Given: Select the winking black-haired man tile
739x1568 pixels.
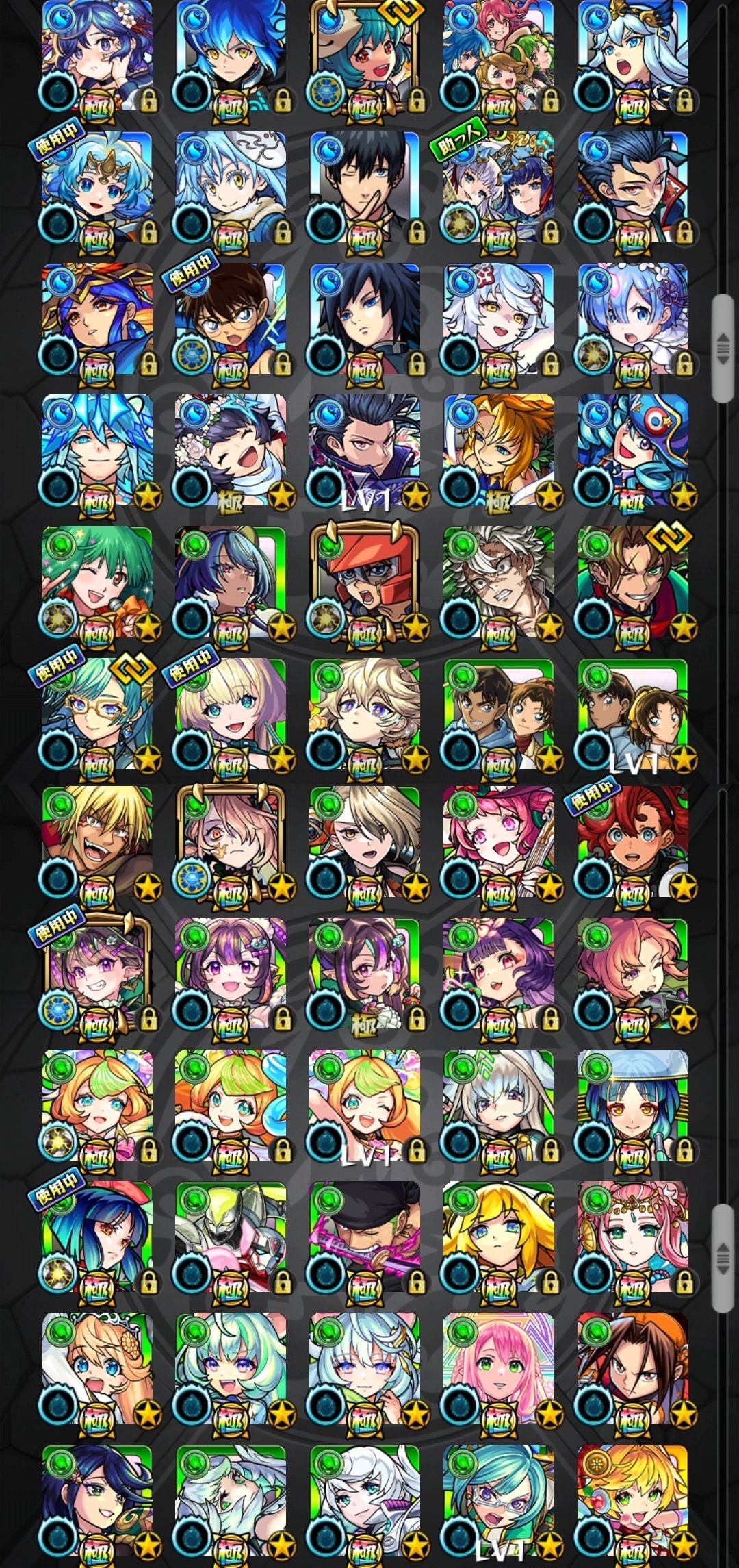Looking at the screenshot, I should (364, 188).
